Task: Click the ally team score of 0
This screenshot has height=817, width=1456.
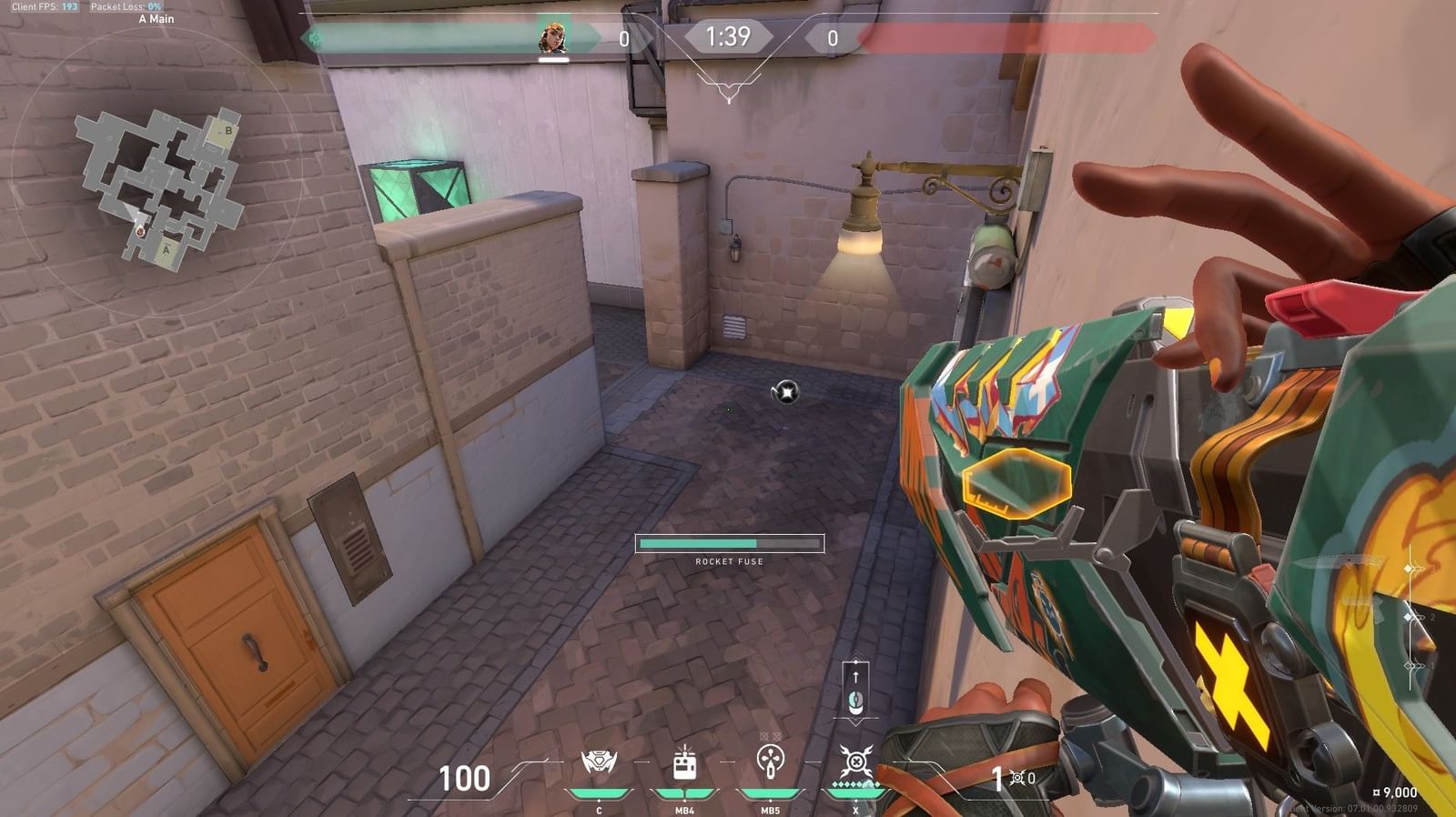Action: (x=623, y=37)
